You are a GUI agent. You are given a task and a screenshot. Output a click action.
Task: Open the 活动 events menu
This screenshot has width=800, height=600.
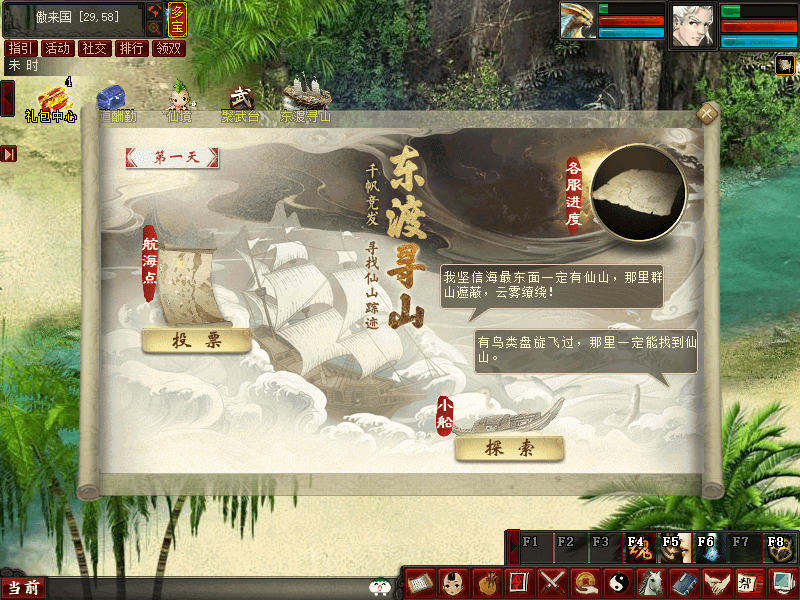point(57,48)
